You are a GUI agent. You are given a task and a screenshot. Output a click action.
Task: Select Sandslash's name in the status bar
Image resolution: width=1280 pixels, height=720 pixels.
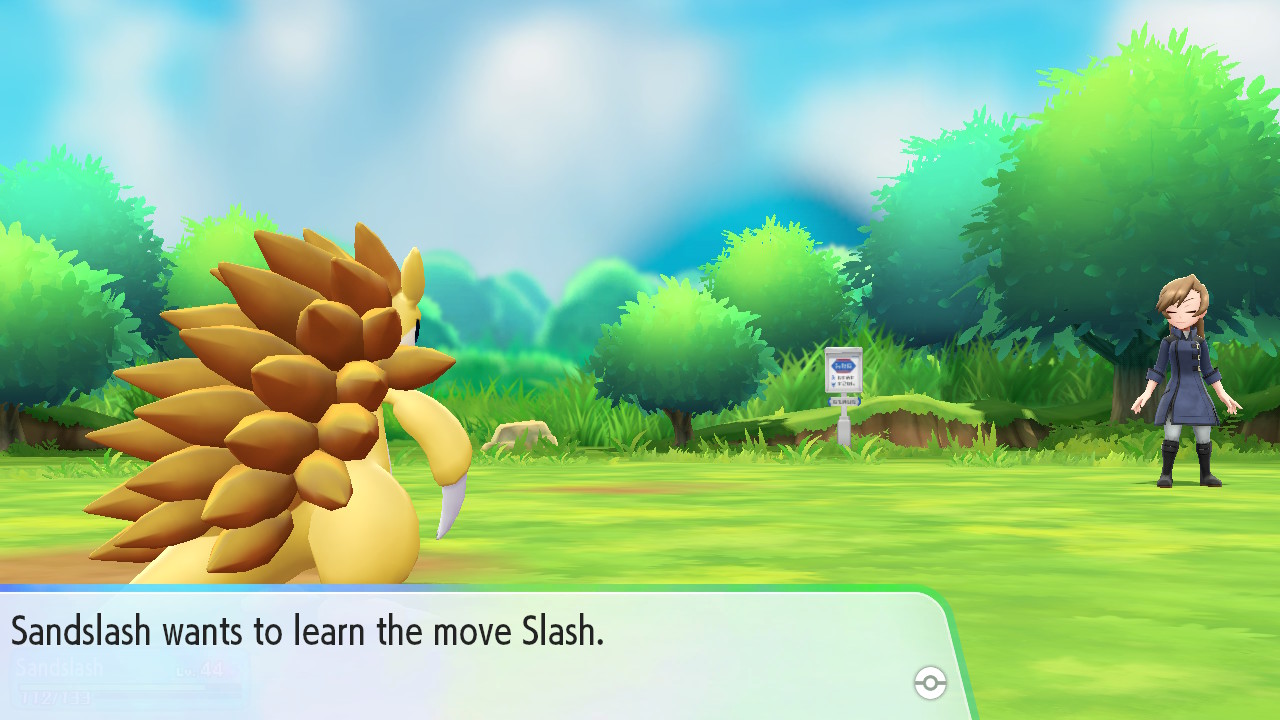click(x=60, y=667)
